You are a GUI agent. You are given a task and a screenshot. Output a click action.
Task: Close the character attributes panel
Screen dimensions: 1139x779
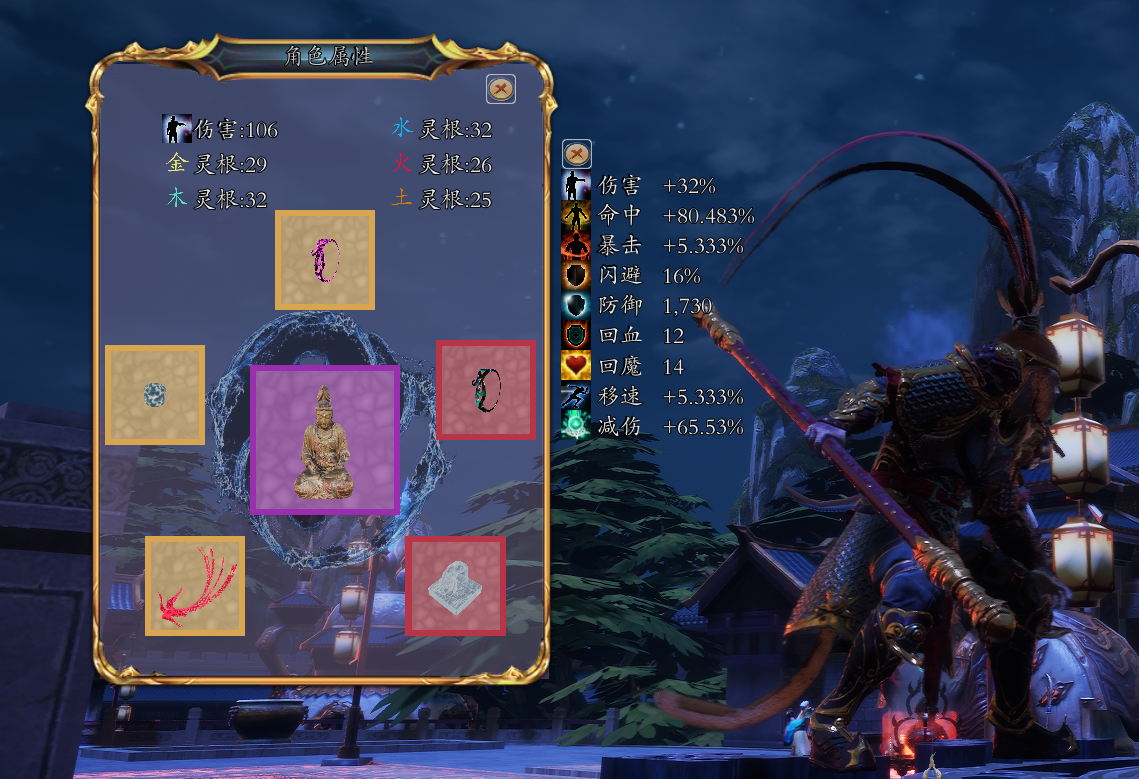tap(501, 89)
